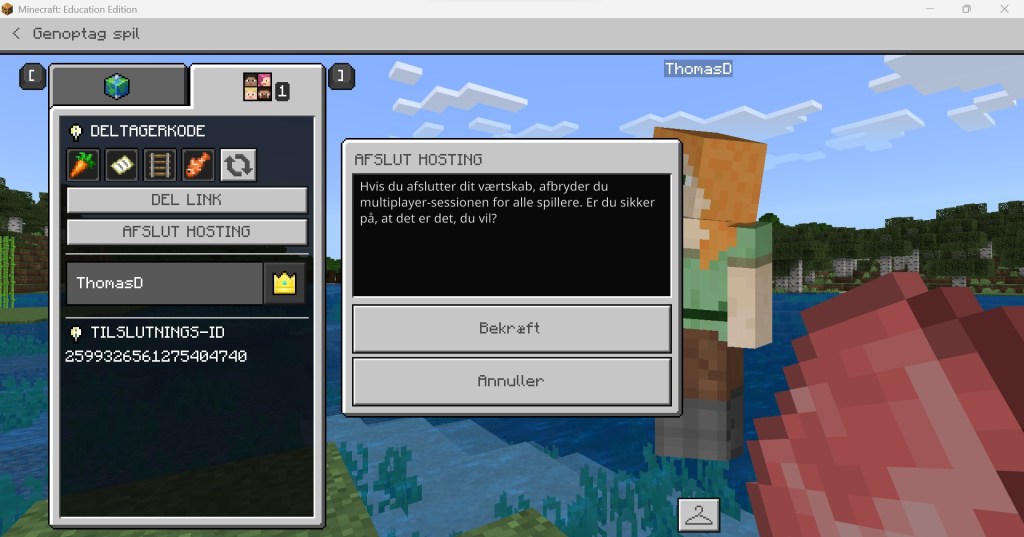The width and height of the screenshot is (1024, 537).
Task: Close the Minecraft Education Edition window
Action: [x=1003, y=9]
